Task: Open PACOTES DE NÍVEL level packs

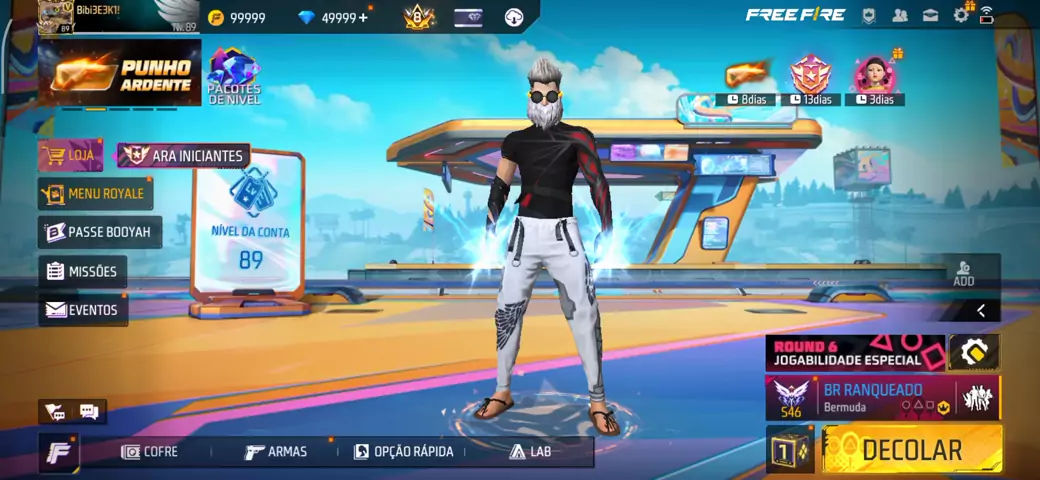Action: (234, 76)
